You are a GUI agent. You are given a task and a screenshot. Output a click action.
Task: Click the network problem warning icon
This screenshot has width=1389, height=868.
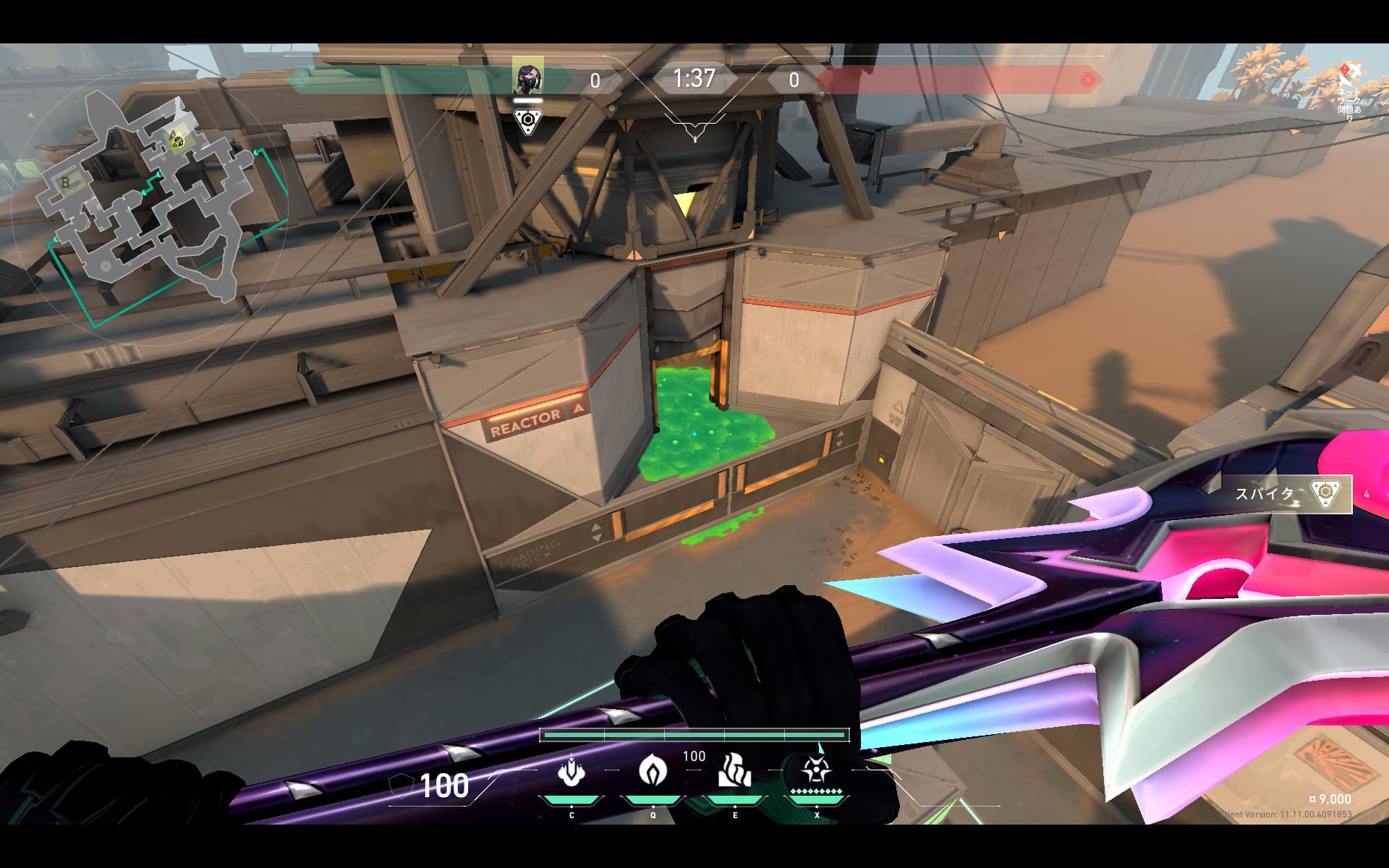coord(1349,75)
